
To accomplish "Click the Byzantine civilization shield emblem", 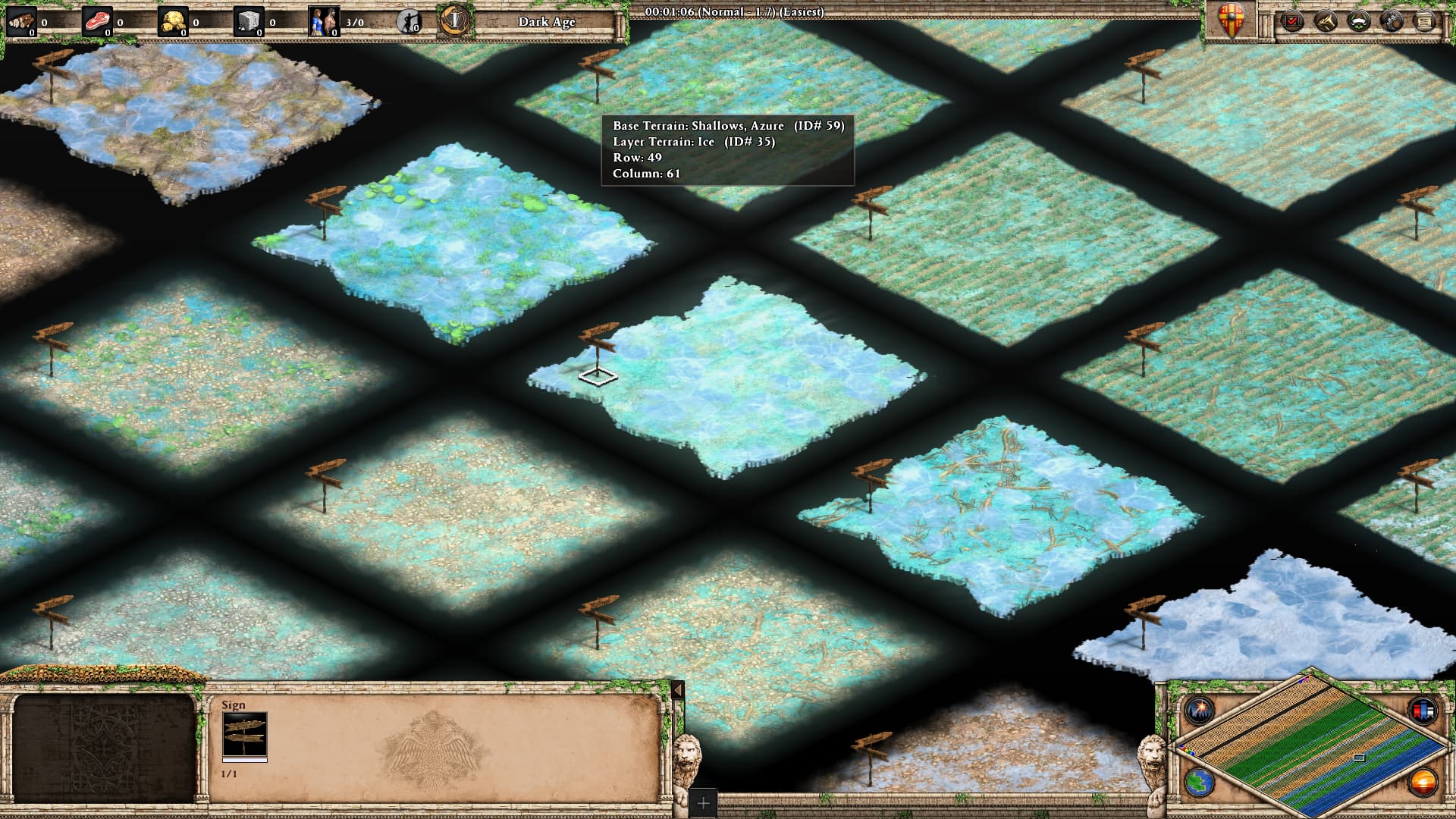I will [1232, 20].
